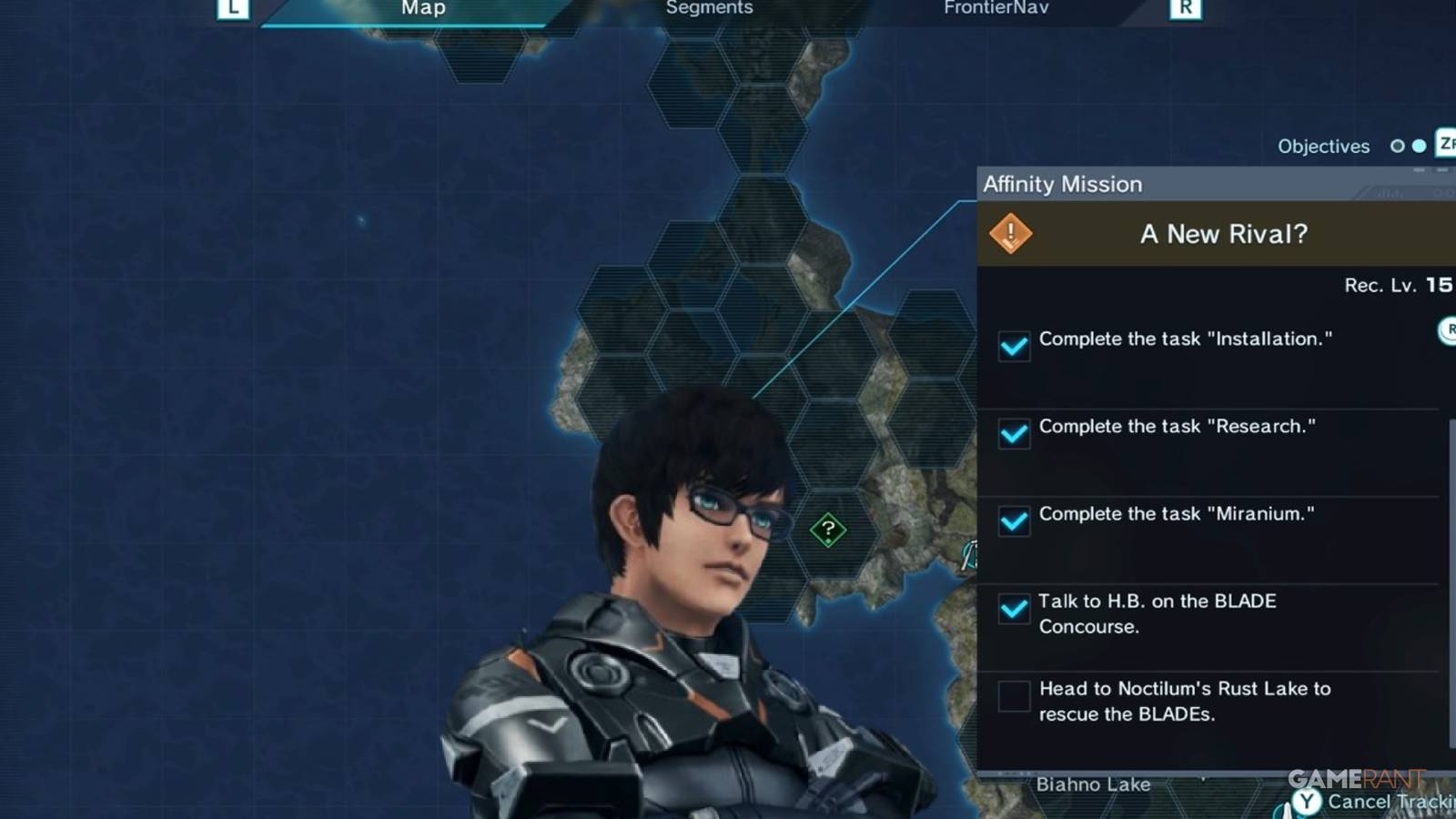
Task: Select the Map tab
Action: click(x=422, y=8)
